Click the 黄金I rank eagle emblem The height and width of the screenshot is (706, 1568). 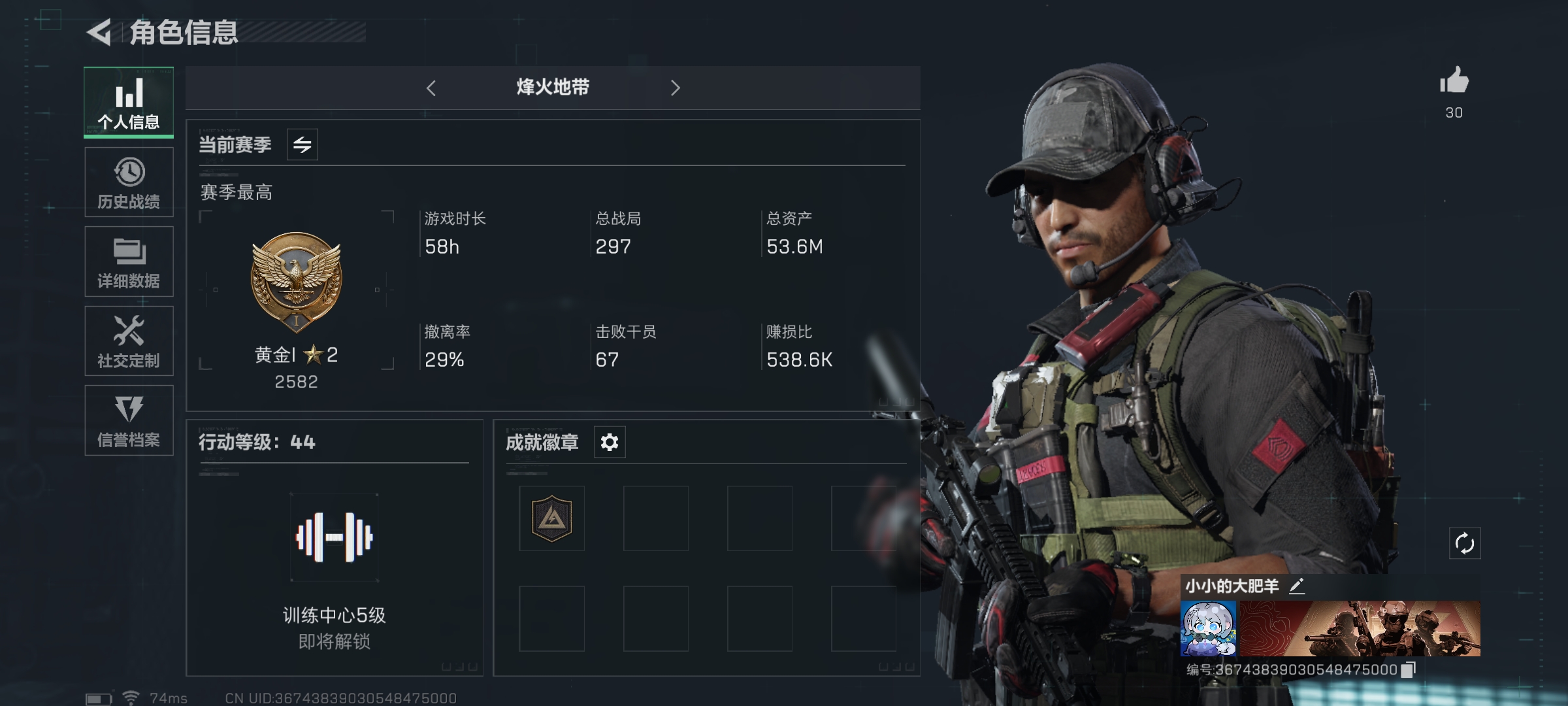296,281
